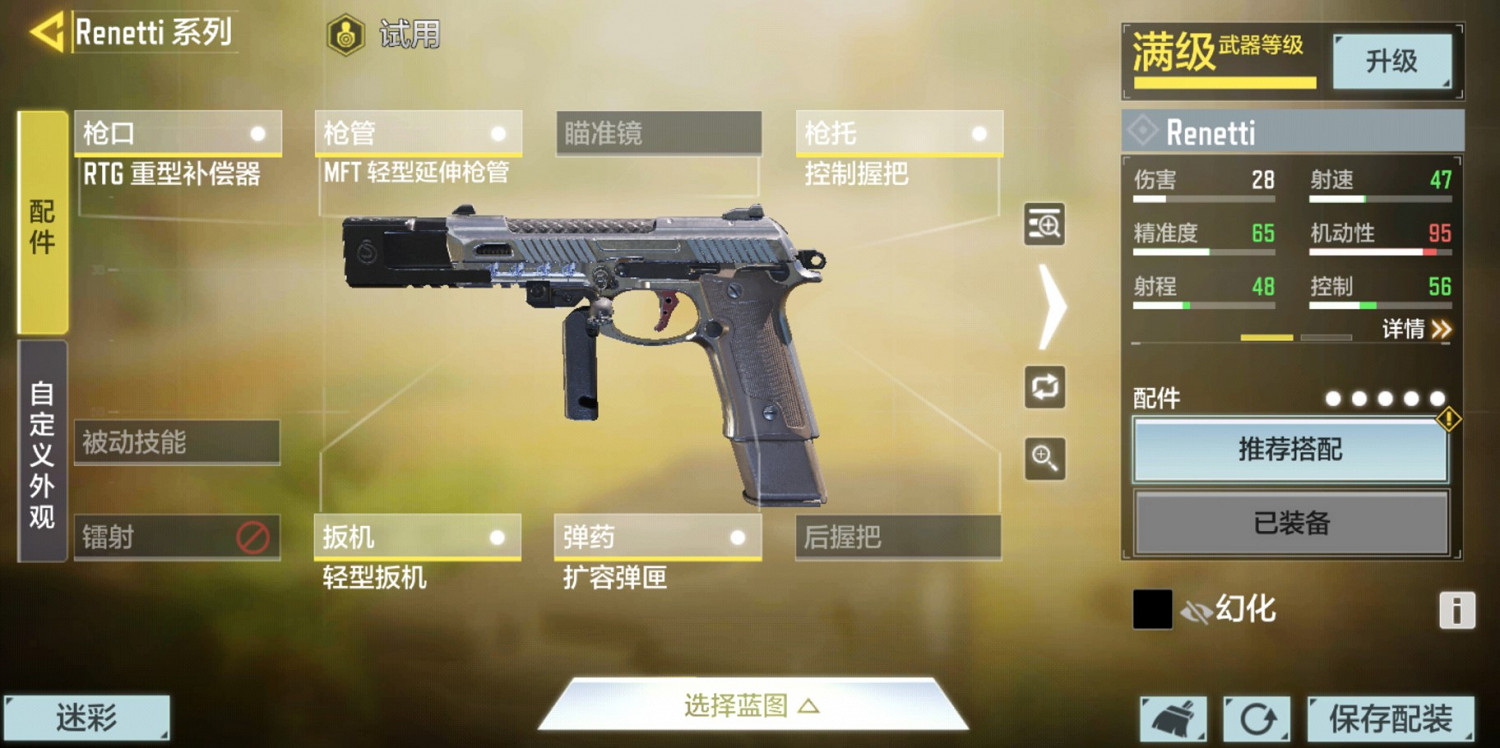The image size is (1500, 748).
Task: Click the reset loadout circular-arrow icon
Action: [x=1257, y=717]
